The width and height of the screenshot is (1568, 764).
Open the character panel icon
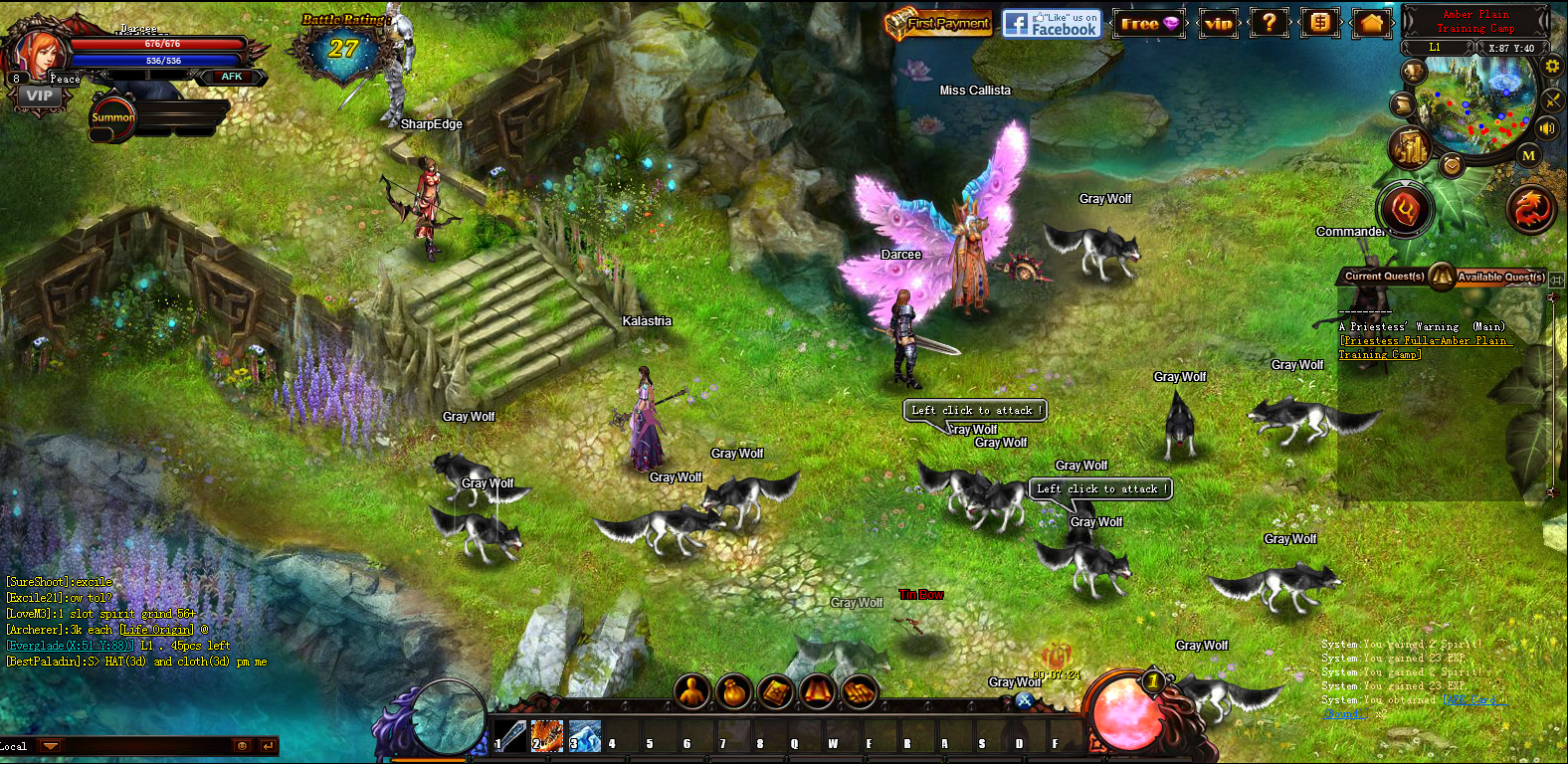tap(692, 691)
